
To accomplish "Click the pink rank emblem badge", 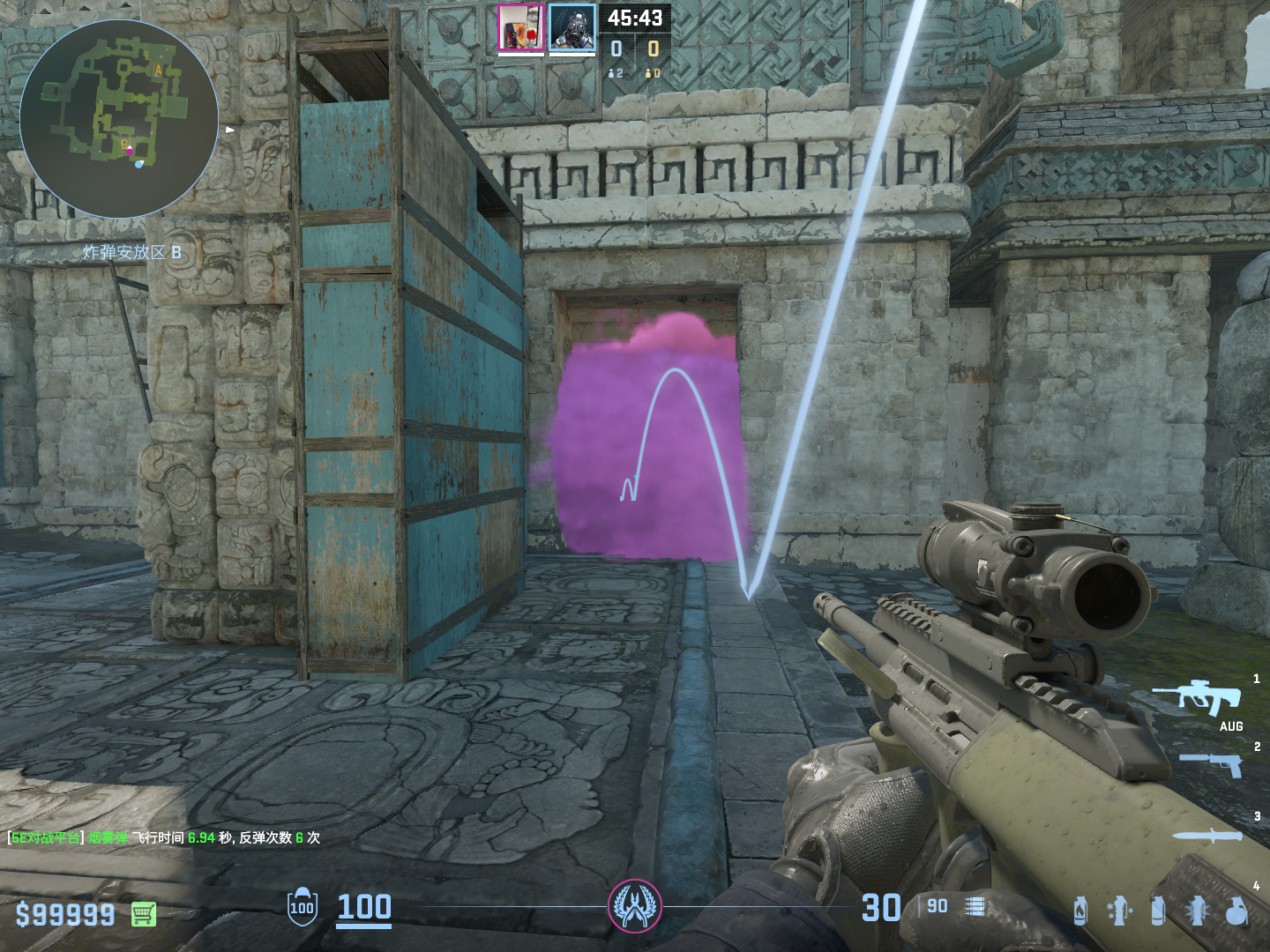I will tap(634, 906).
